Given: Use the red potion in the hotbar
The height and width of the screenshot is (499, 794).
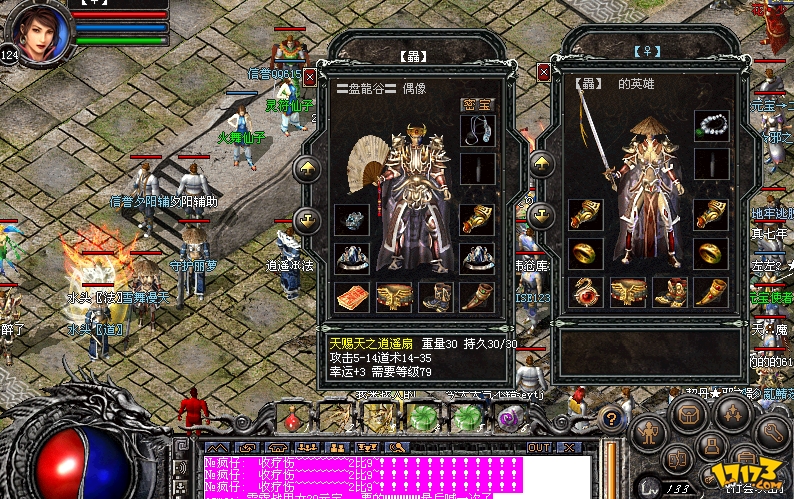Looking at the screenshot, I should (x=293, y=416).
